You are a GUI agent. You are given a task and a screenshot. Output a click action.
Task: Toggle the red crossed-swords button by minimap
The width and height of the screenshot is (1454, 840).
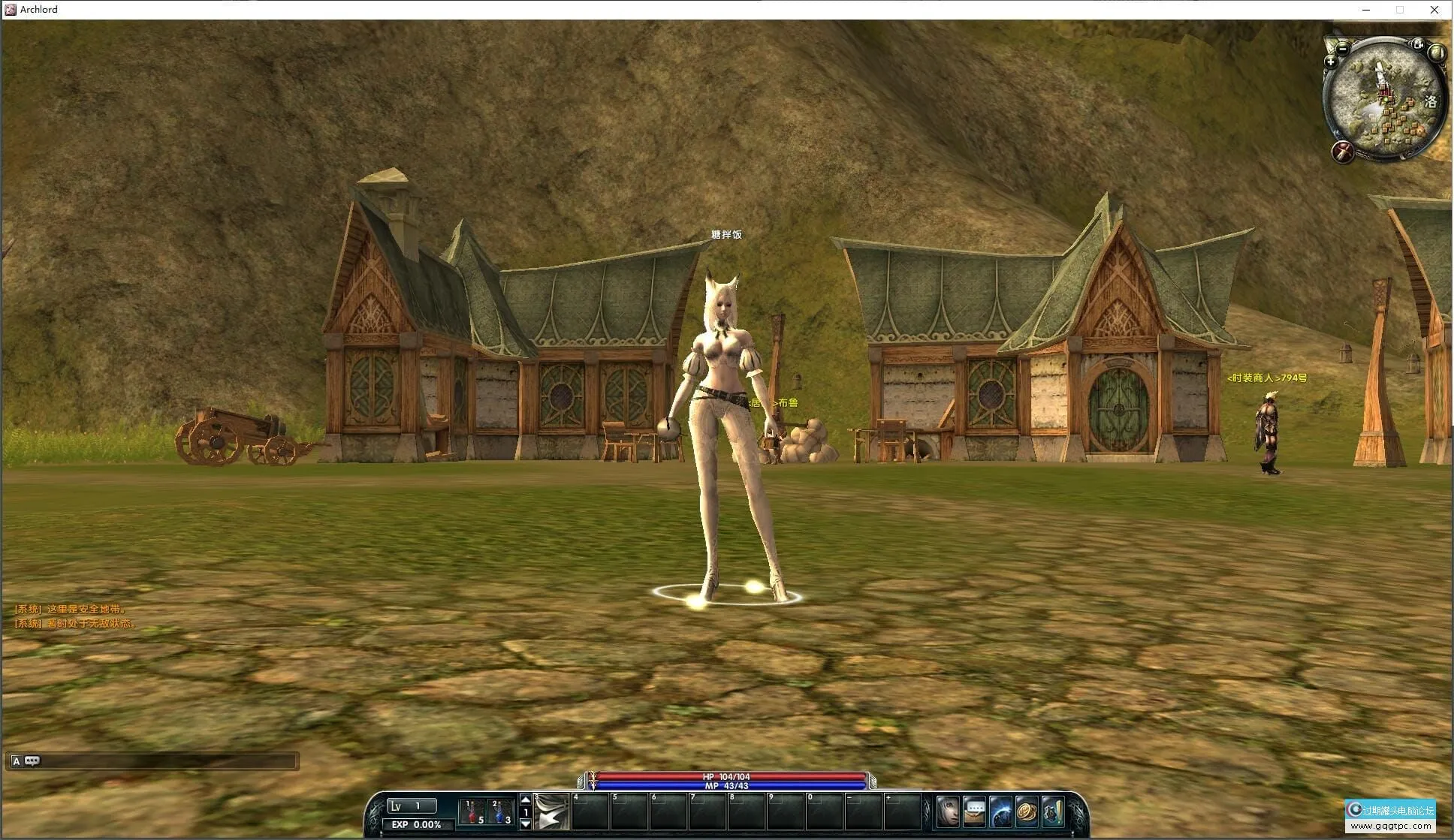coord(1343,152)
